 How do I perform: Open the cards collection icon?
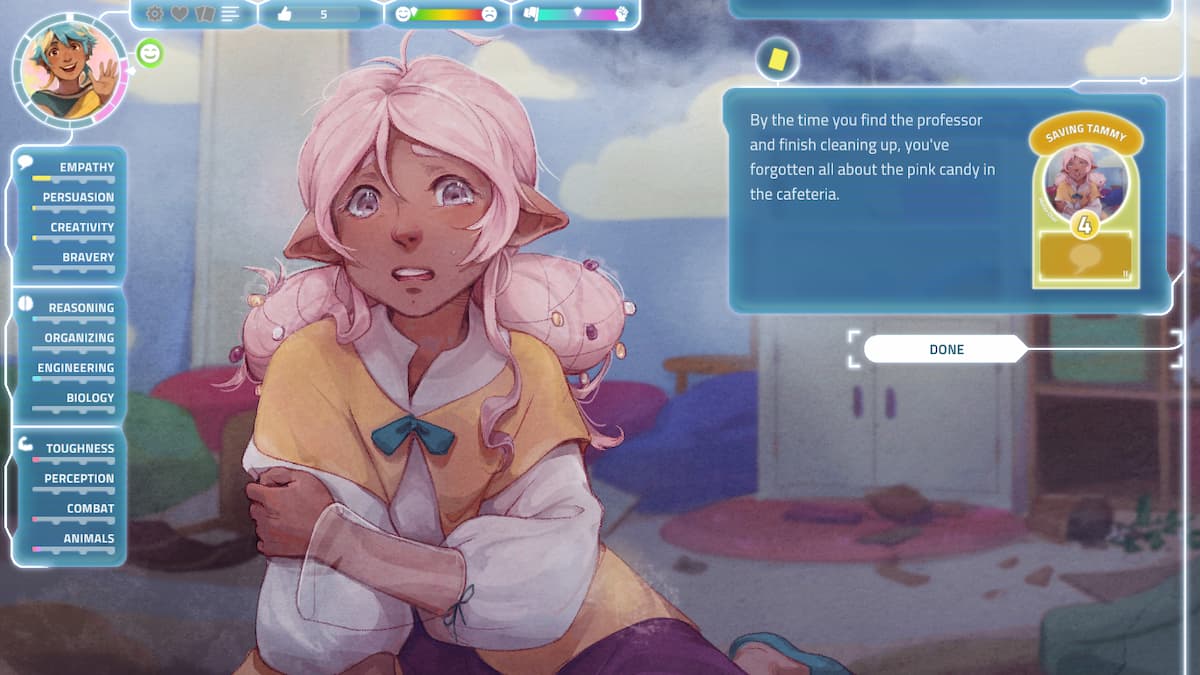tap(205, 14)
